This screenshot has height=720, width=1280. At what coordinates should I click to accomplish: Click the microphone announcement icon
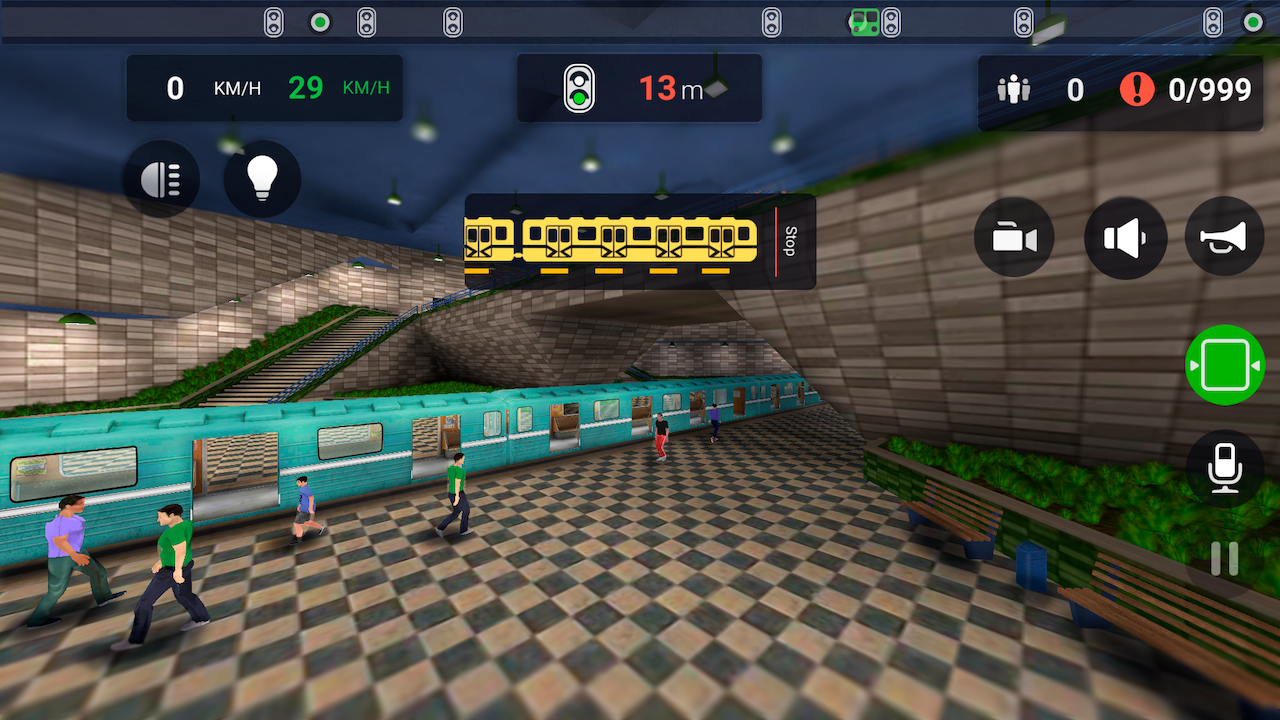tap(1224, 470)
